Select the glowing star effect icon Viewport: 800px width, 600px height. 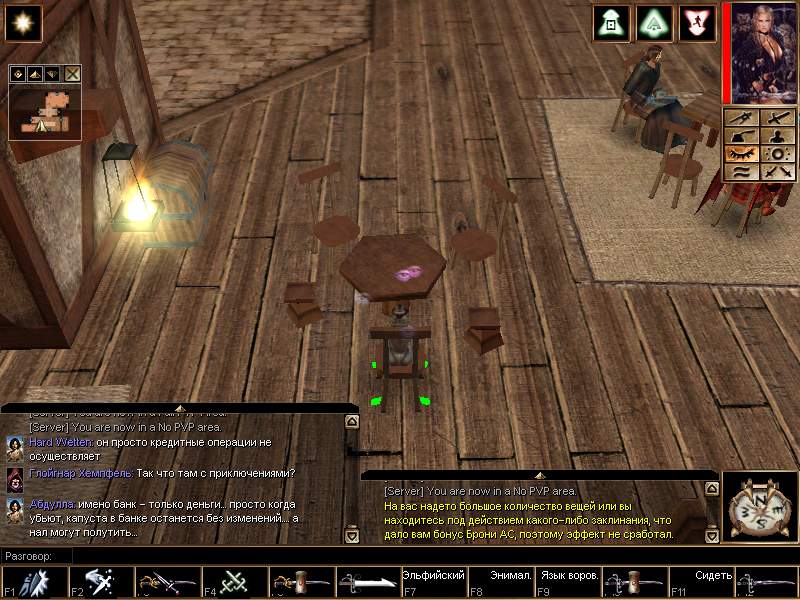(x=23, y=22)
